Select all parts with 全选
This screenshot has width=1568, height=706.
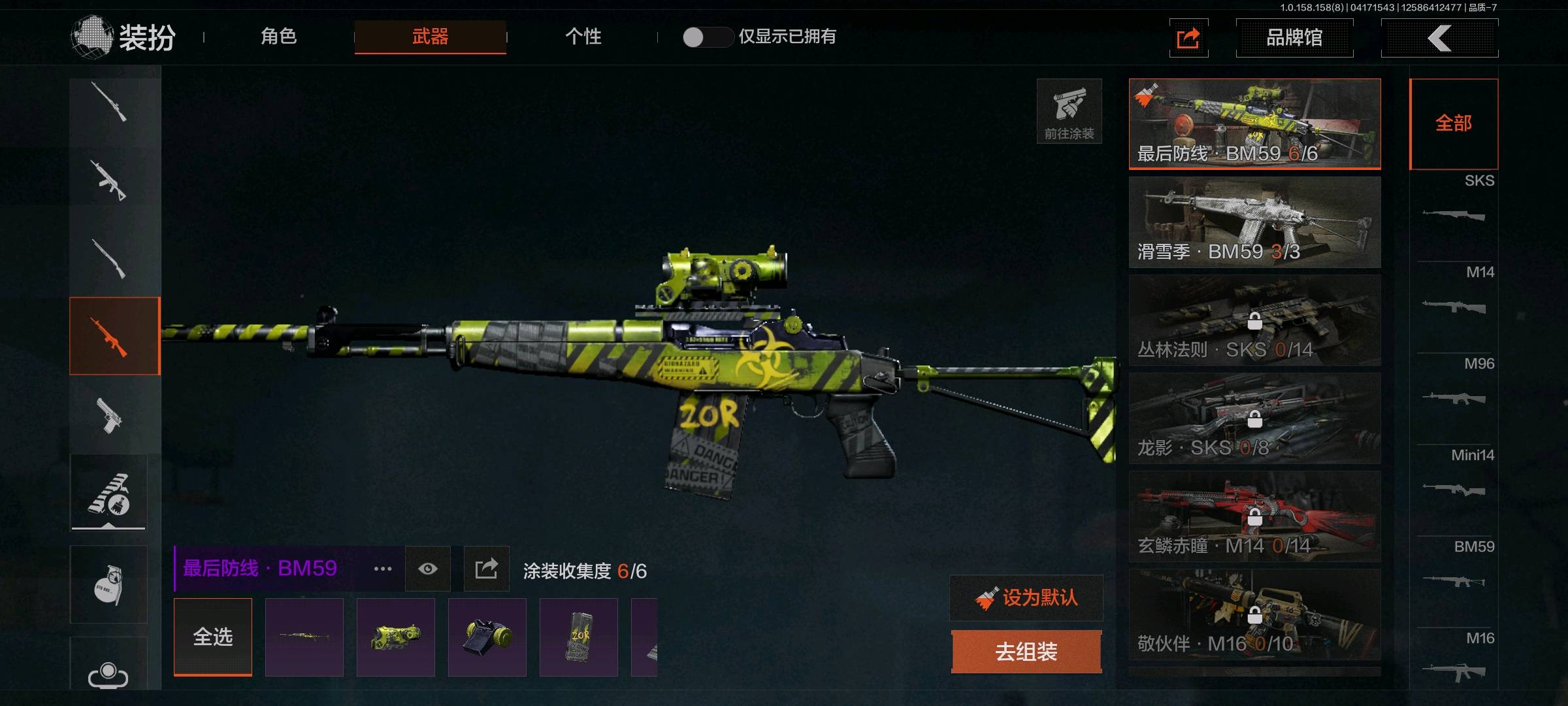[213, 637]
